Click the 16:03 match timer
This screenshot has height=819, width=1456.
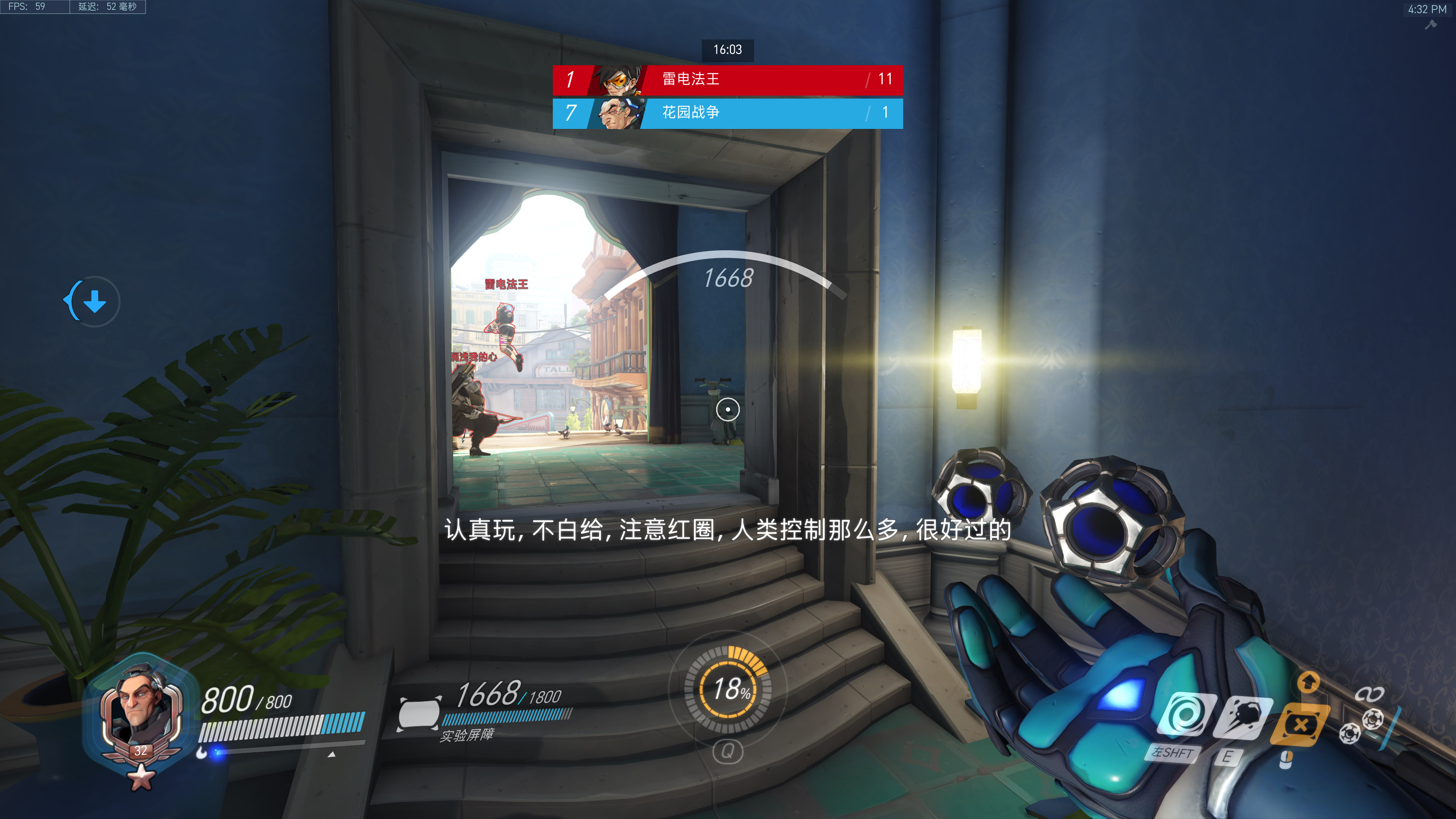728,50
